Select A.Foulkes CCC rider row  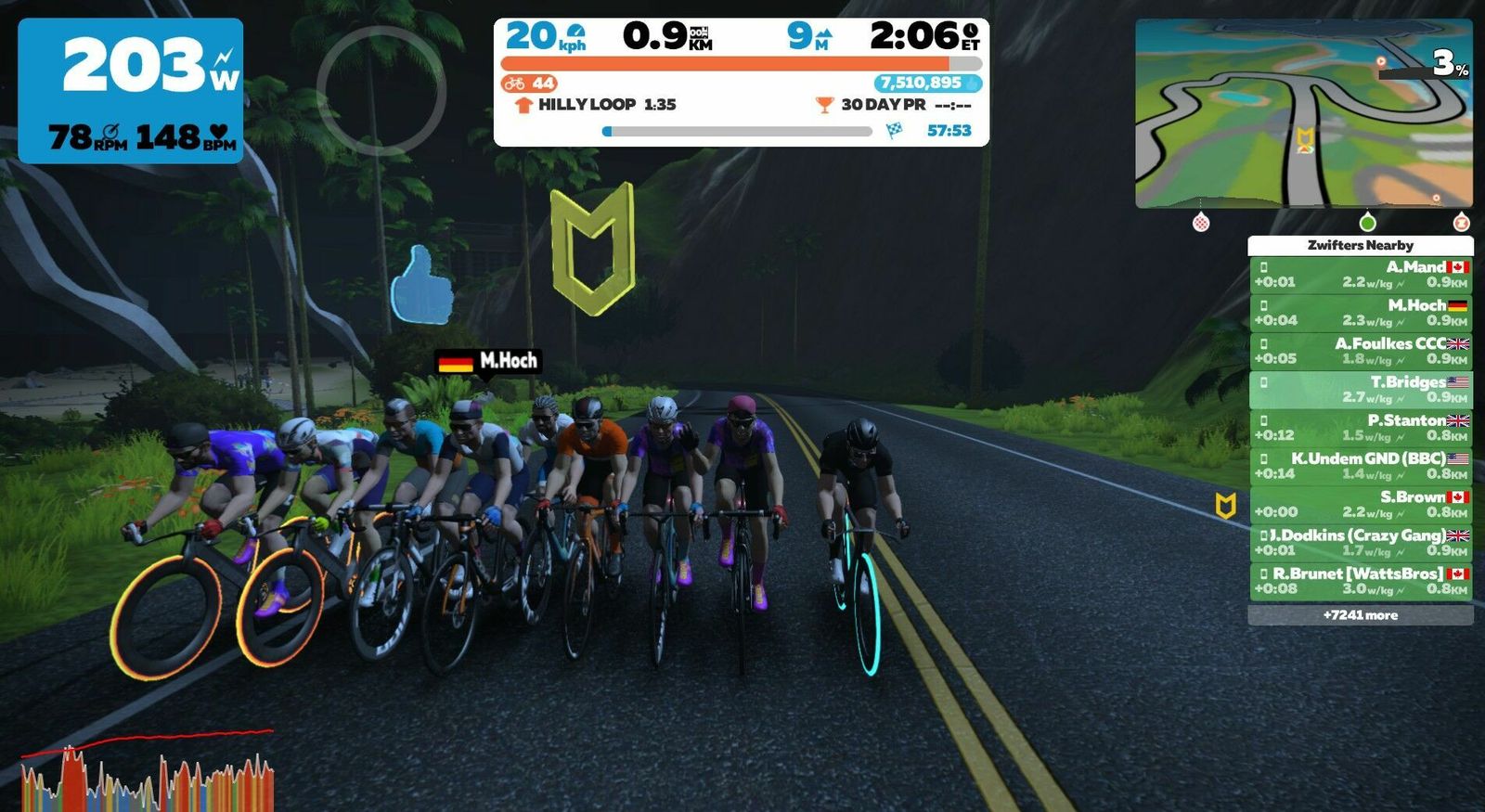pyautogui.click(x=1361, y=351)
